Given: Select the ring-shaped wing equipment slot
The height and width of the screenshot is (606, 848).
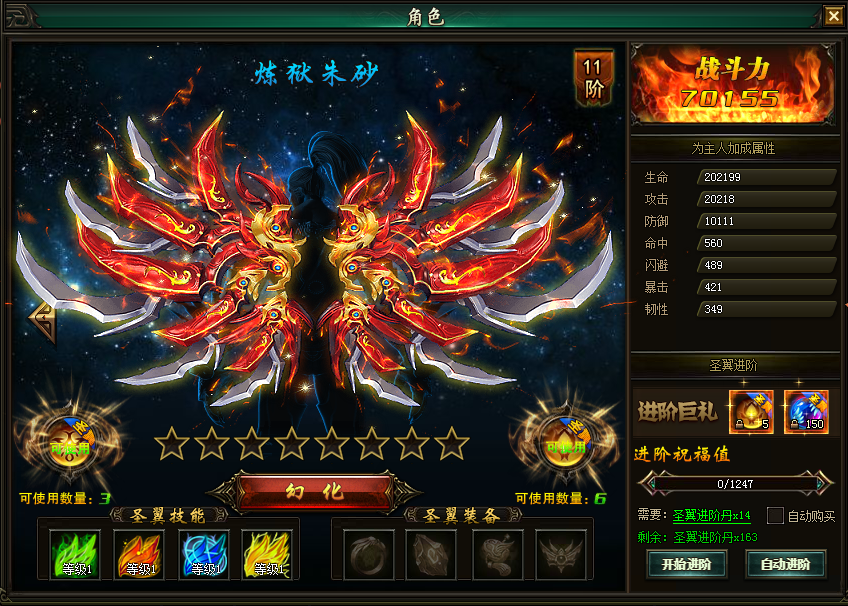Looking at the screenshot, I should click(369, 554).
